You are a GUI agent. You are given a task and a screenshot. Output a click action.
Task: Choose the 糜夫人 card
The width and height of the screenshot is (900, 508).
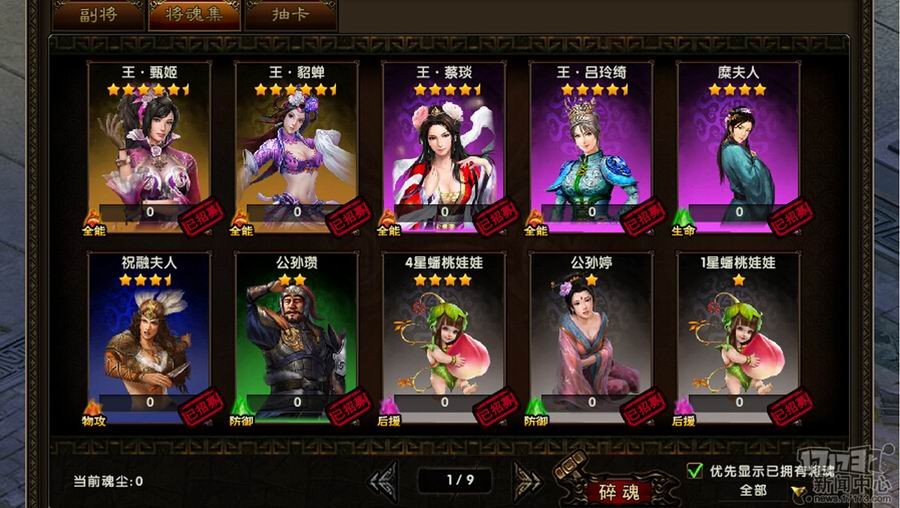(x=738, y=145)
